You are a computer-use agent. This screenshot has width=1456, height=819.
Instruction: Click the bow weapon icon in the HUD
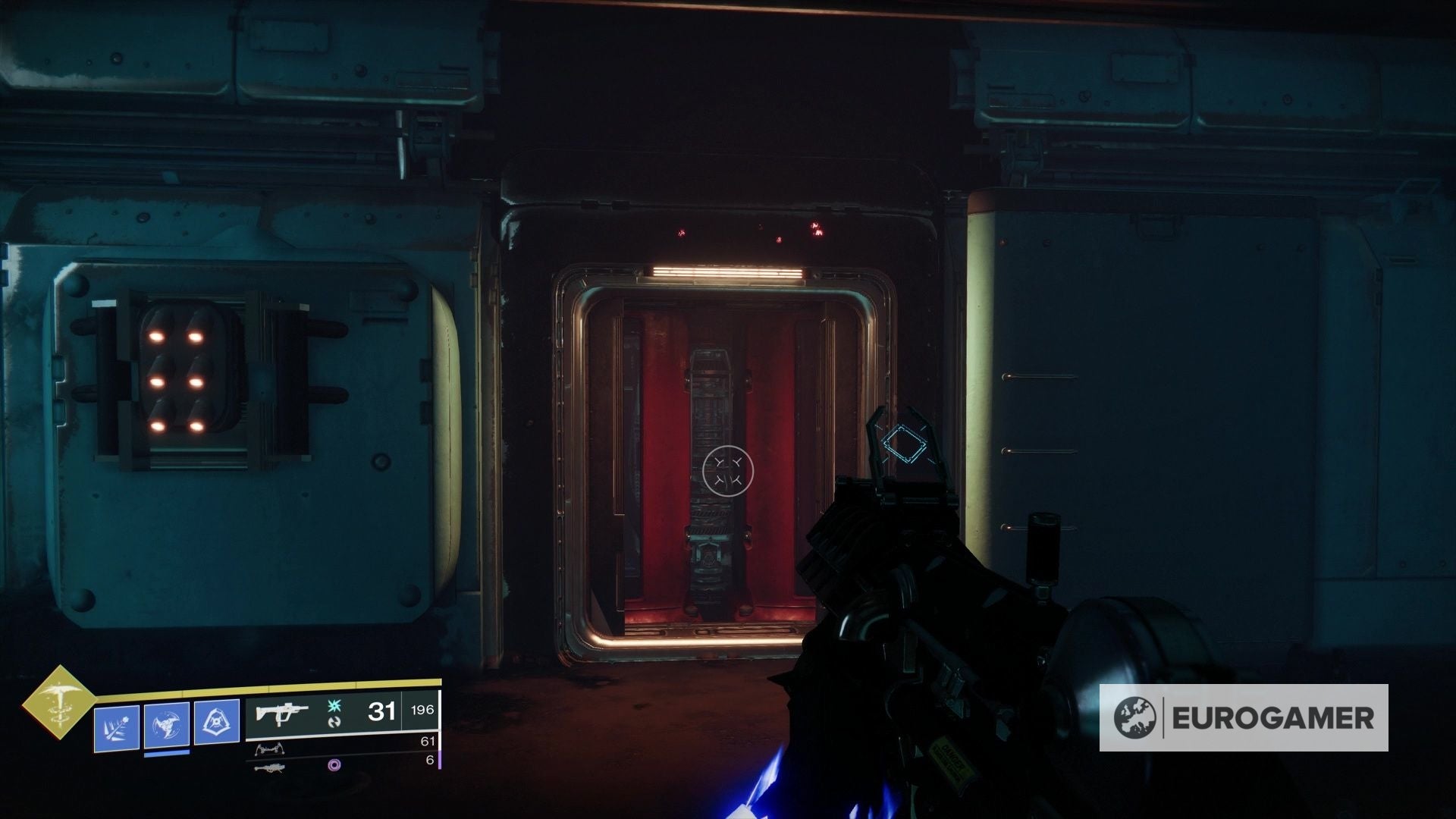(x=271, y=750)
